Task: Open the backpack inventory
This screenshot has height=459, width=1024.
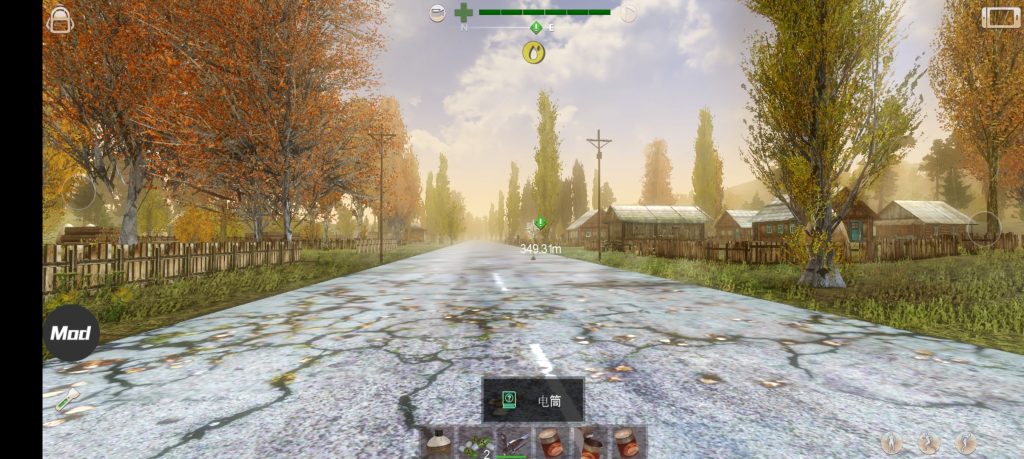Action: click(x=60, y=18)
